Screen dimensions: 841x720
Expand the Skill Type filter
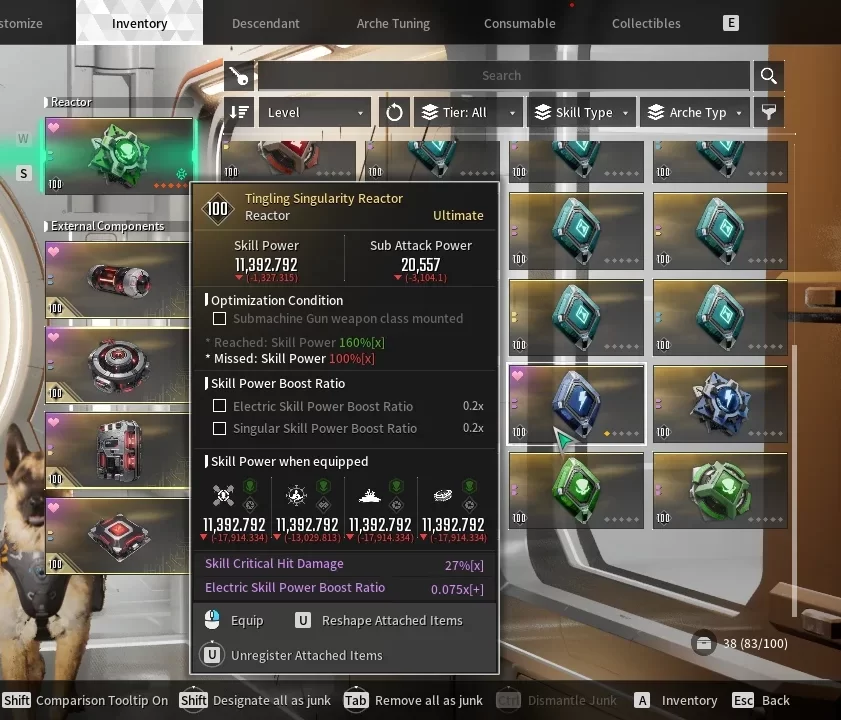pyautogui.click(x=582, y=112)
